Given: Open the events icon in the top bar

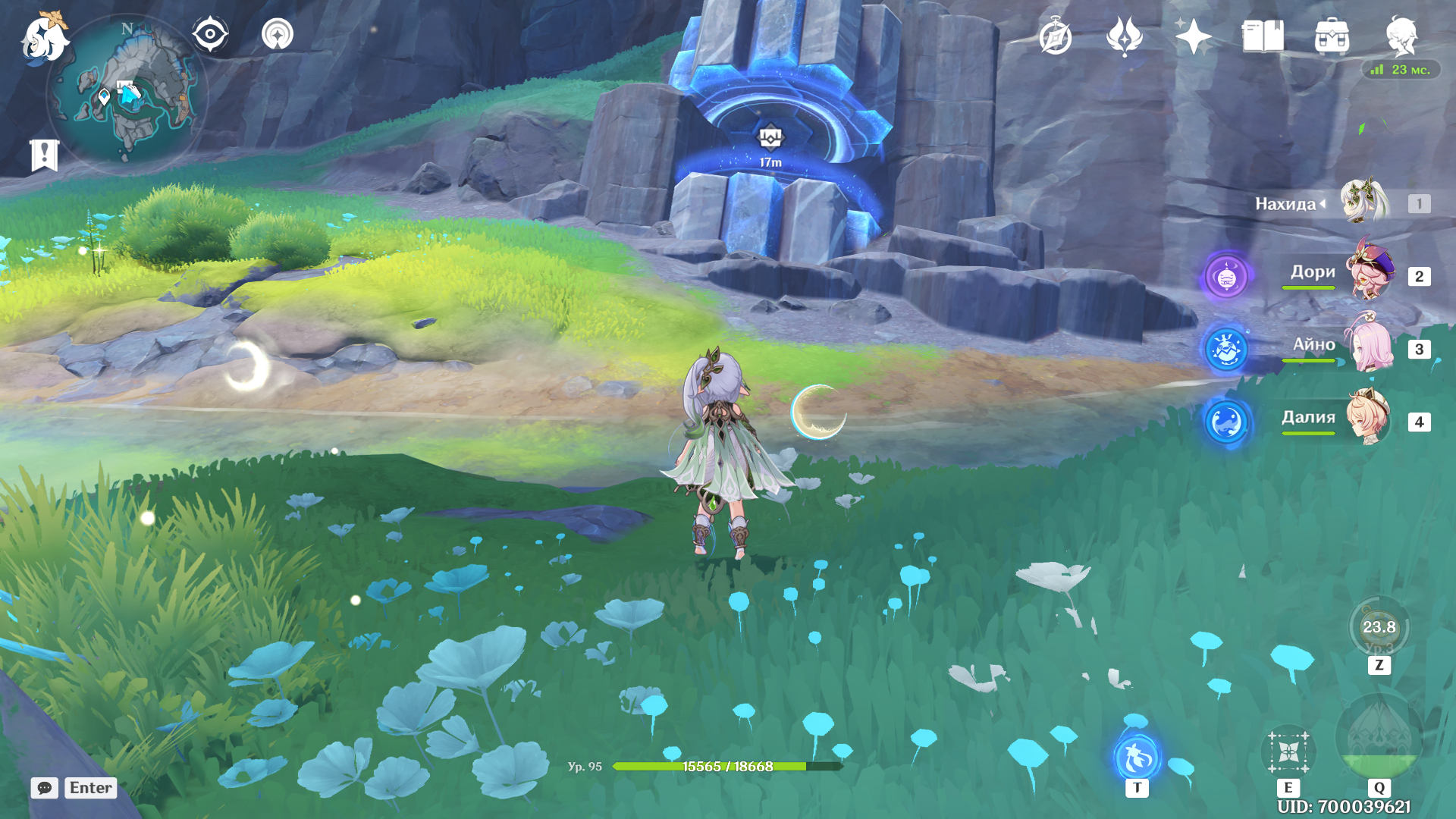Looking at the screenshot, I should tap(1124, 36).
